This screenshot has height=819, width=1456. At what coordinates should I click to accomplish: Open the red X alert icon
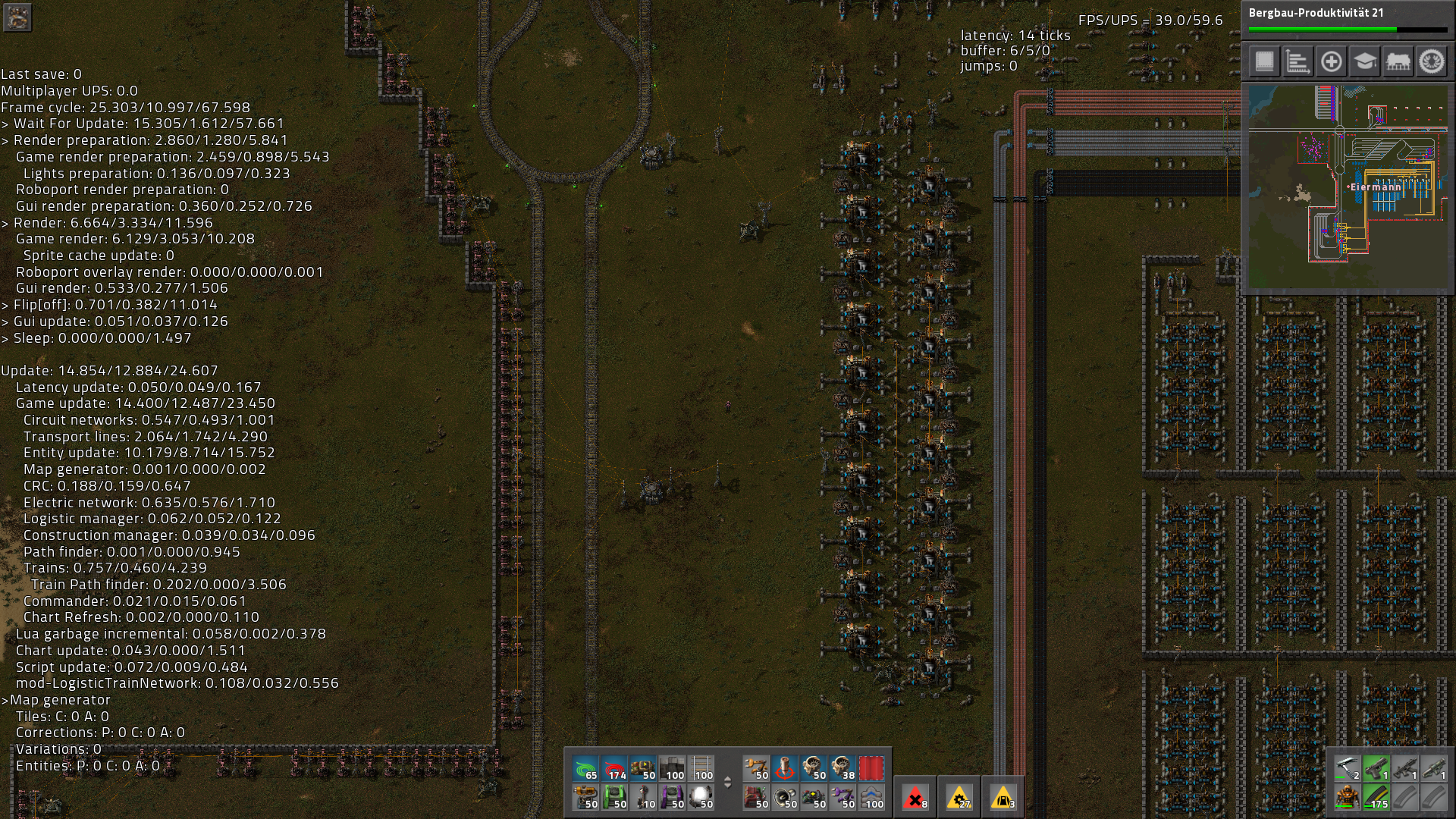tap(915, 797)
